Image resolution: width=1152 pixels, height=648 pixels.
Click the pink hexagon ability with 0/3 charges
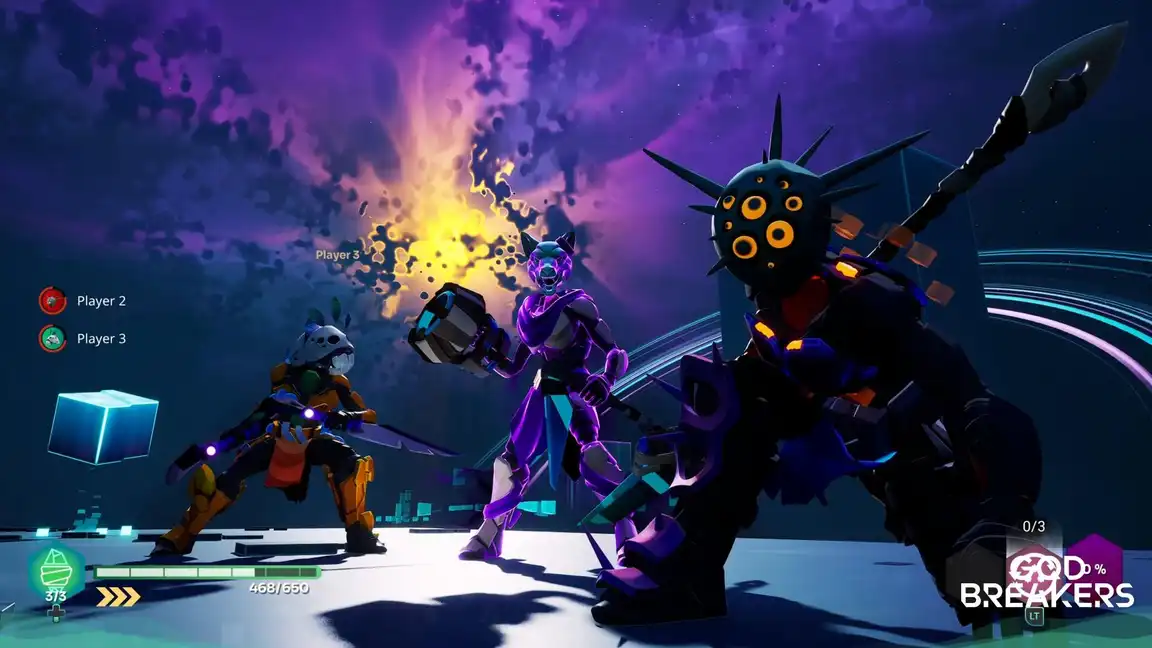click(1031, 573)
